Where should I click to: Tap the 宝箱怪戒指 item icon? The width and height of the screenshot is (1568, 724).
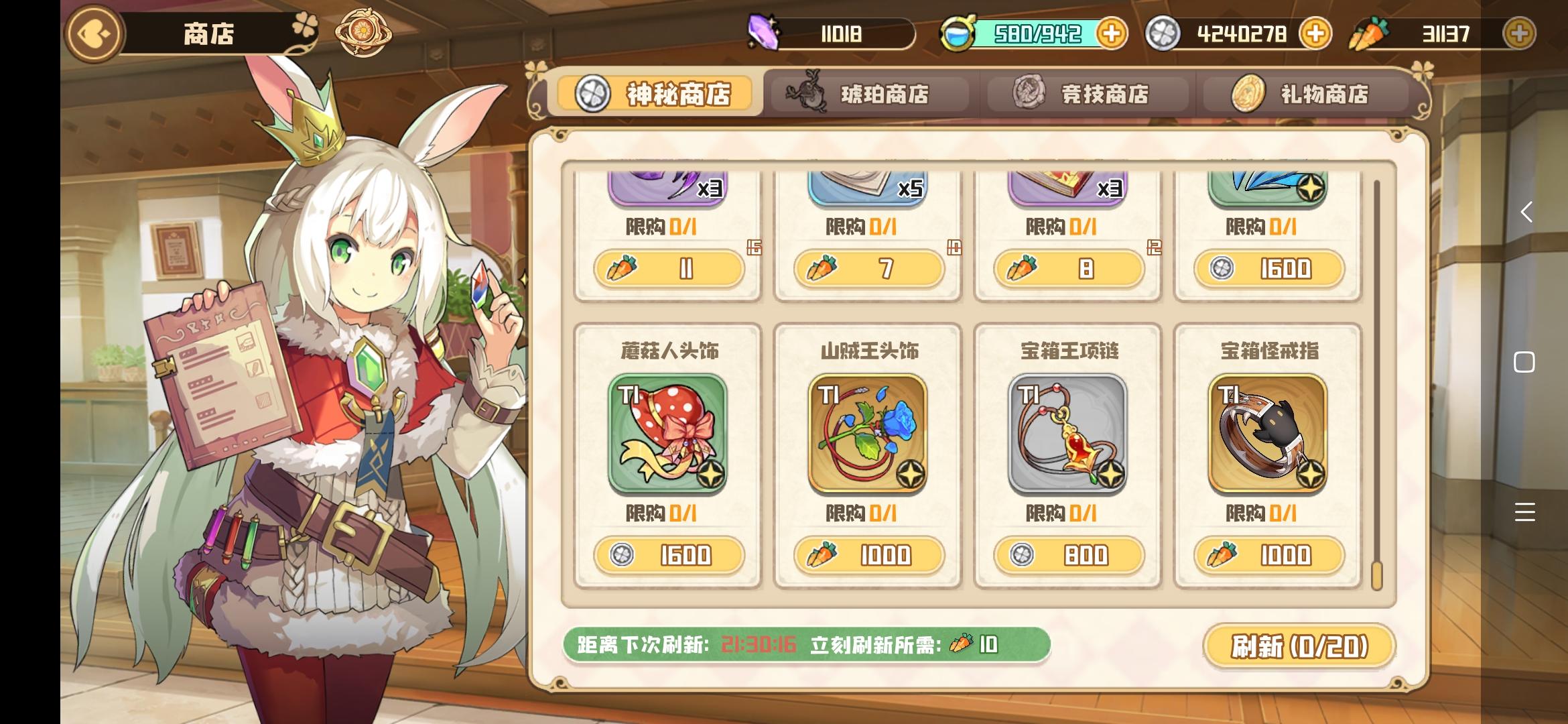[1266, 432]
